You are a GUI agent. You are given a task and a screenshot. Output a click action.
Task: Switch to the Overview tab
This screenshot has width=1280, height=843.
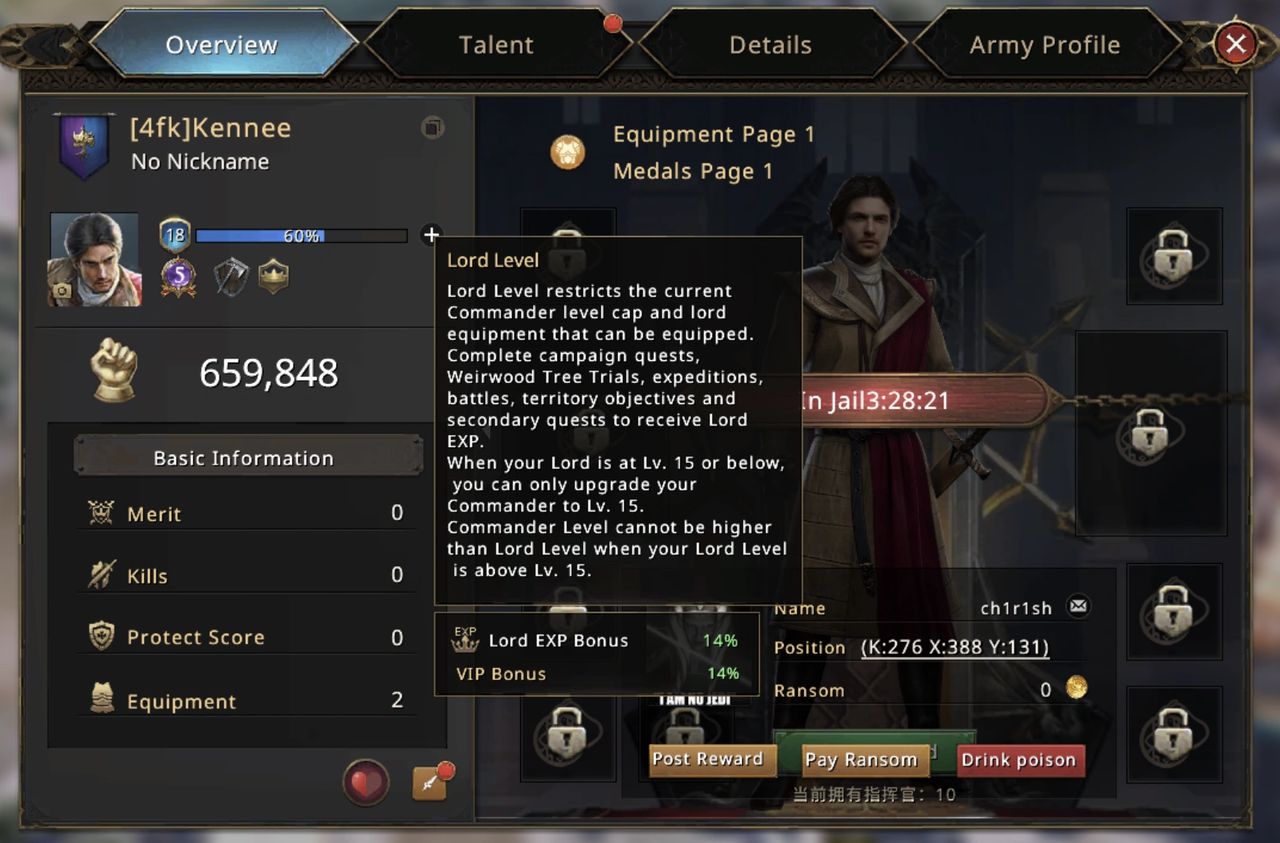click(x=221, y=45)
